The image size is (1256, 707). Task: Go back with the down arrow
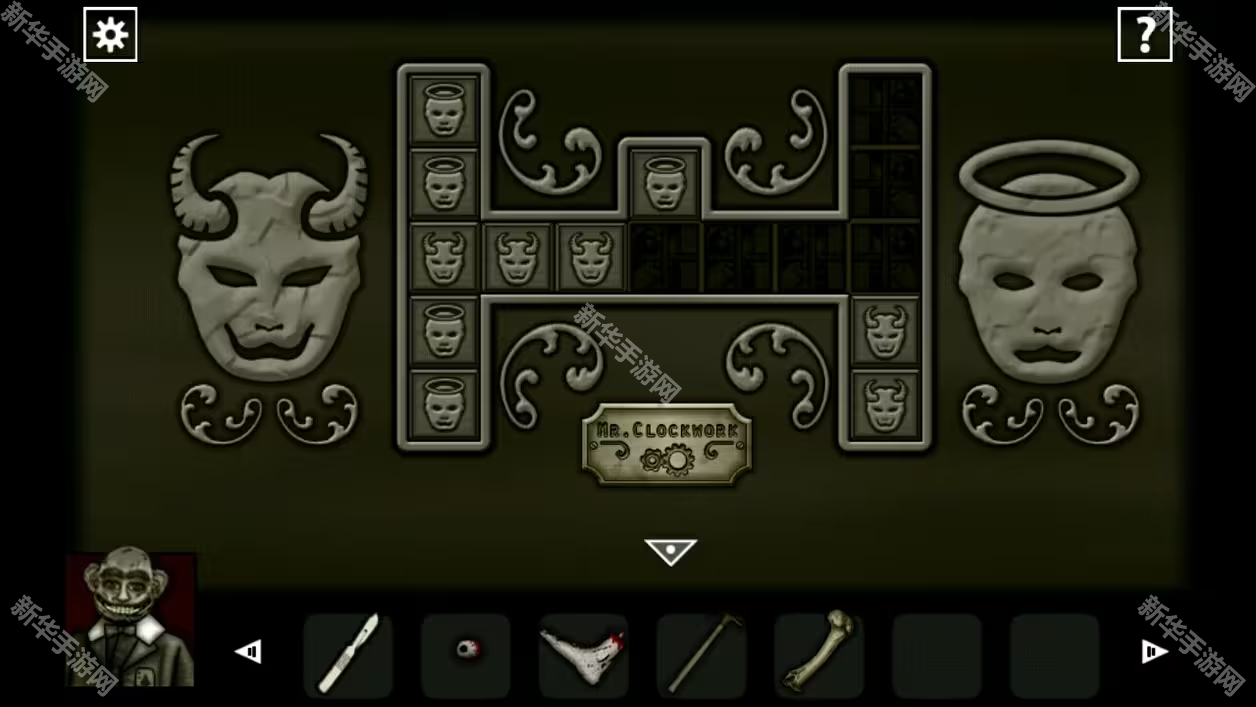(670, 551)
